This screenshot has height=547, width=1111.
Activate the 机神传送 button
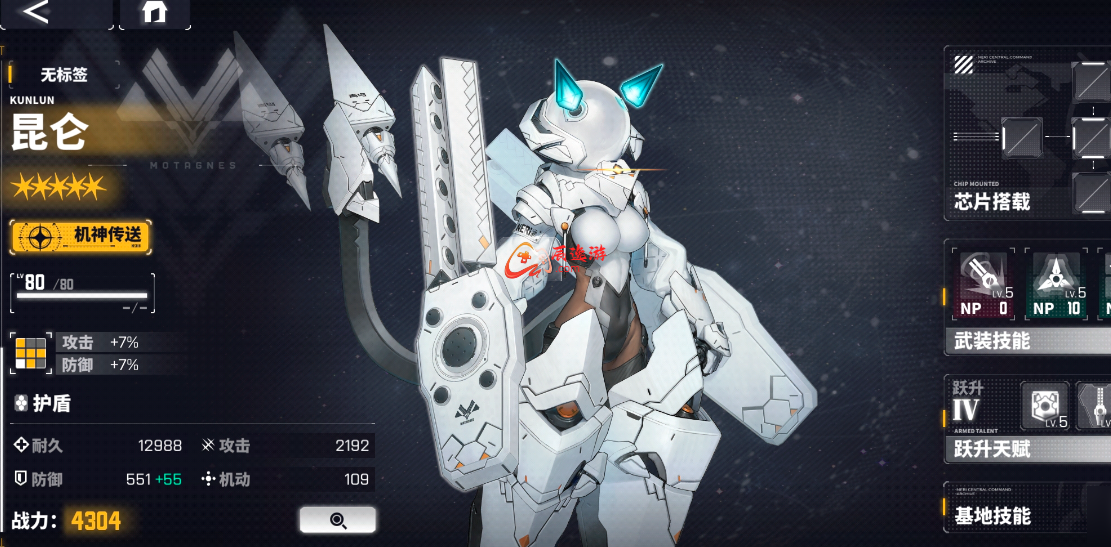point(81,237)
